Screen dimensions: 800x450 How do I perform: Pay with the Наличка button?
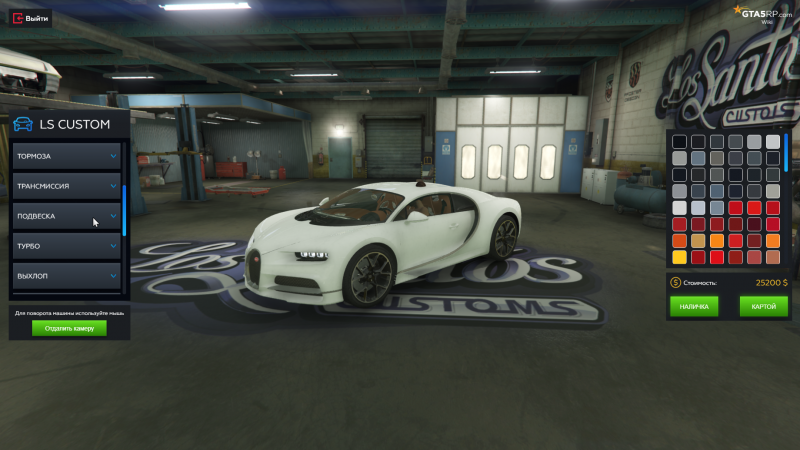pos(695,307)
